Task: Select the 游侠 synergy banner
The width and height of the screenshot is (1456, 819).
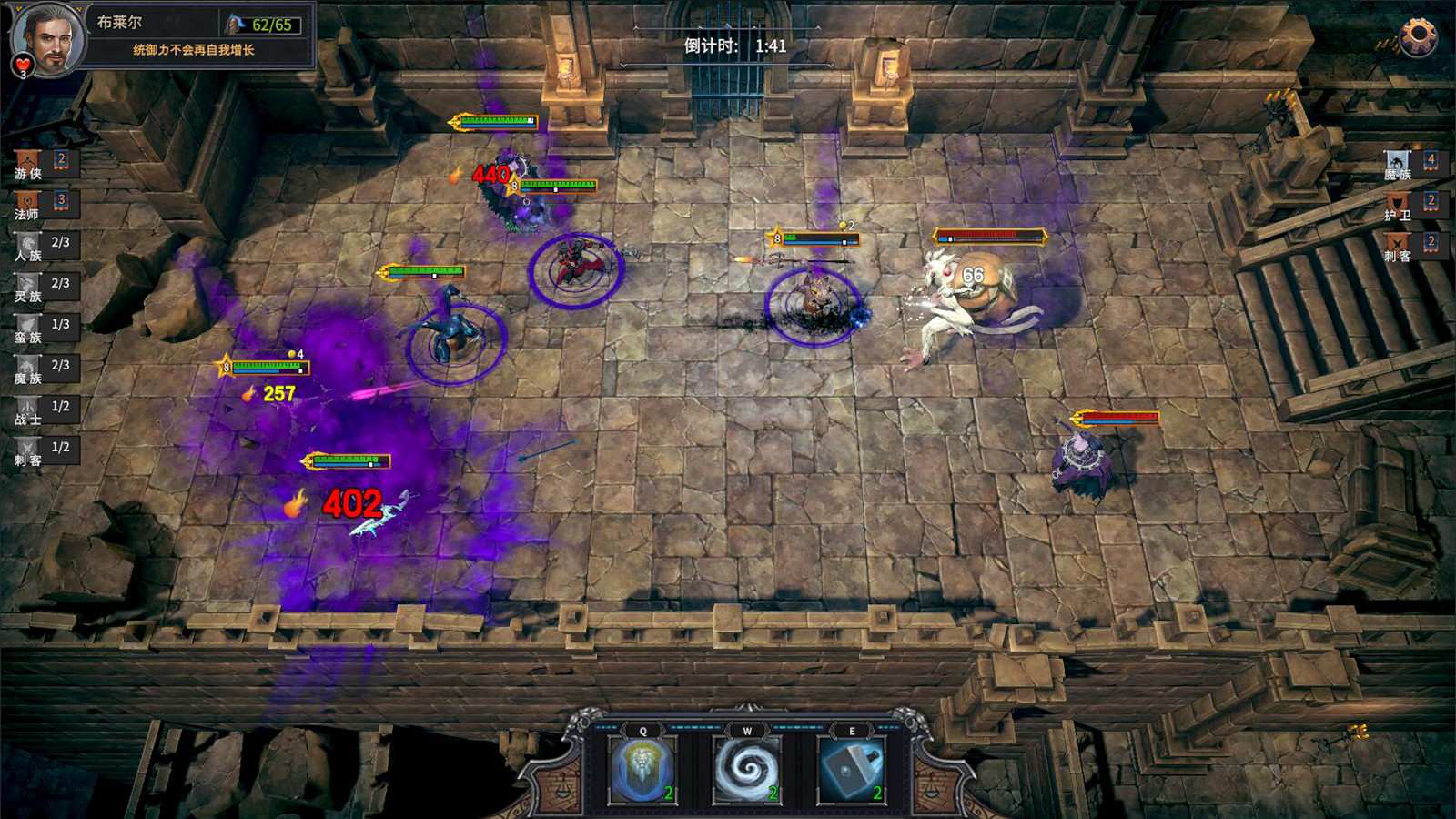Action: click(x=28, y=163)
